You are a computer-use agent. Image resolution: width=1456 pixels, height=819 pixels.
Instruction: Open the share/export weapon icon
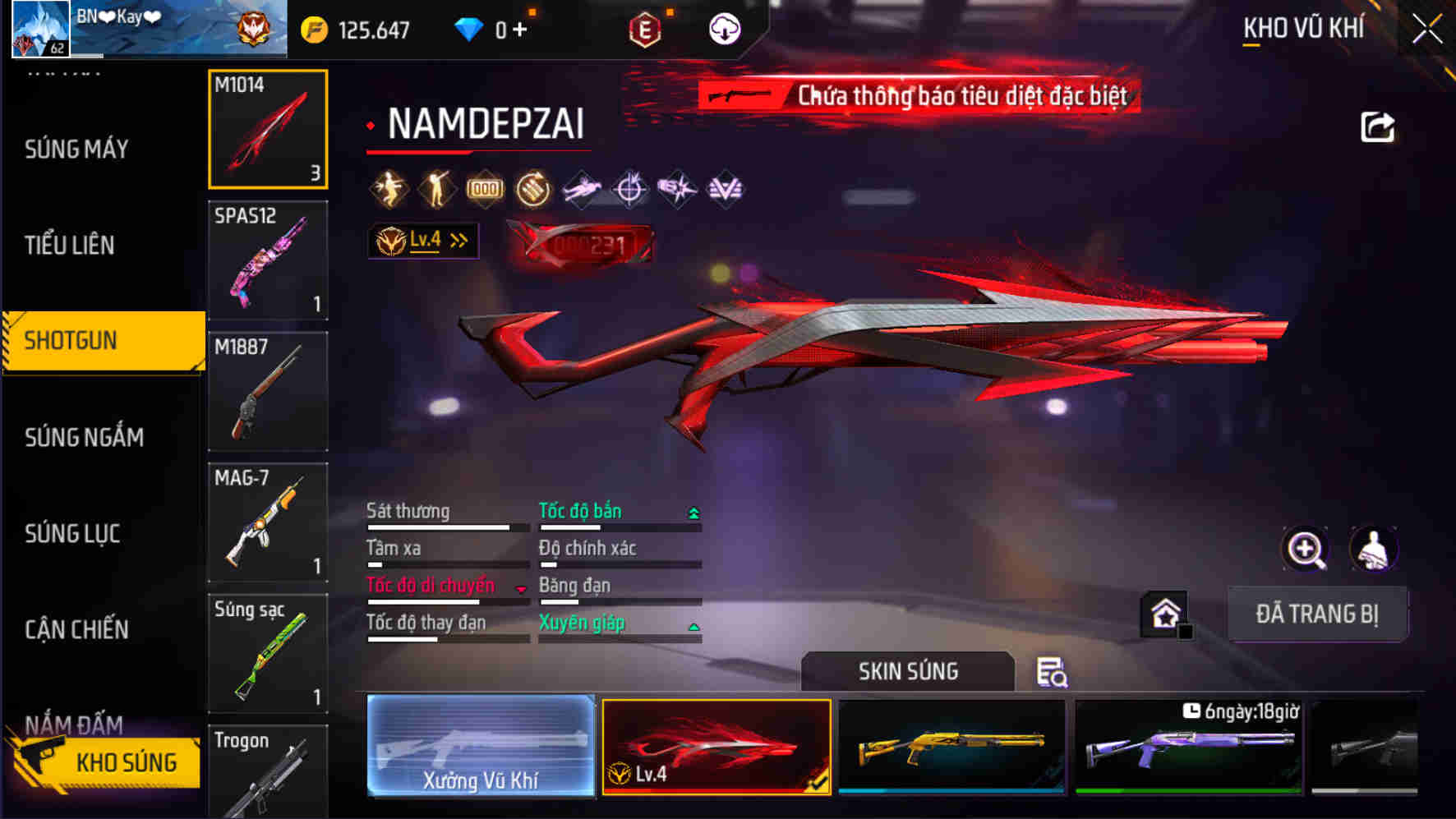point(1378,125)
